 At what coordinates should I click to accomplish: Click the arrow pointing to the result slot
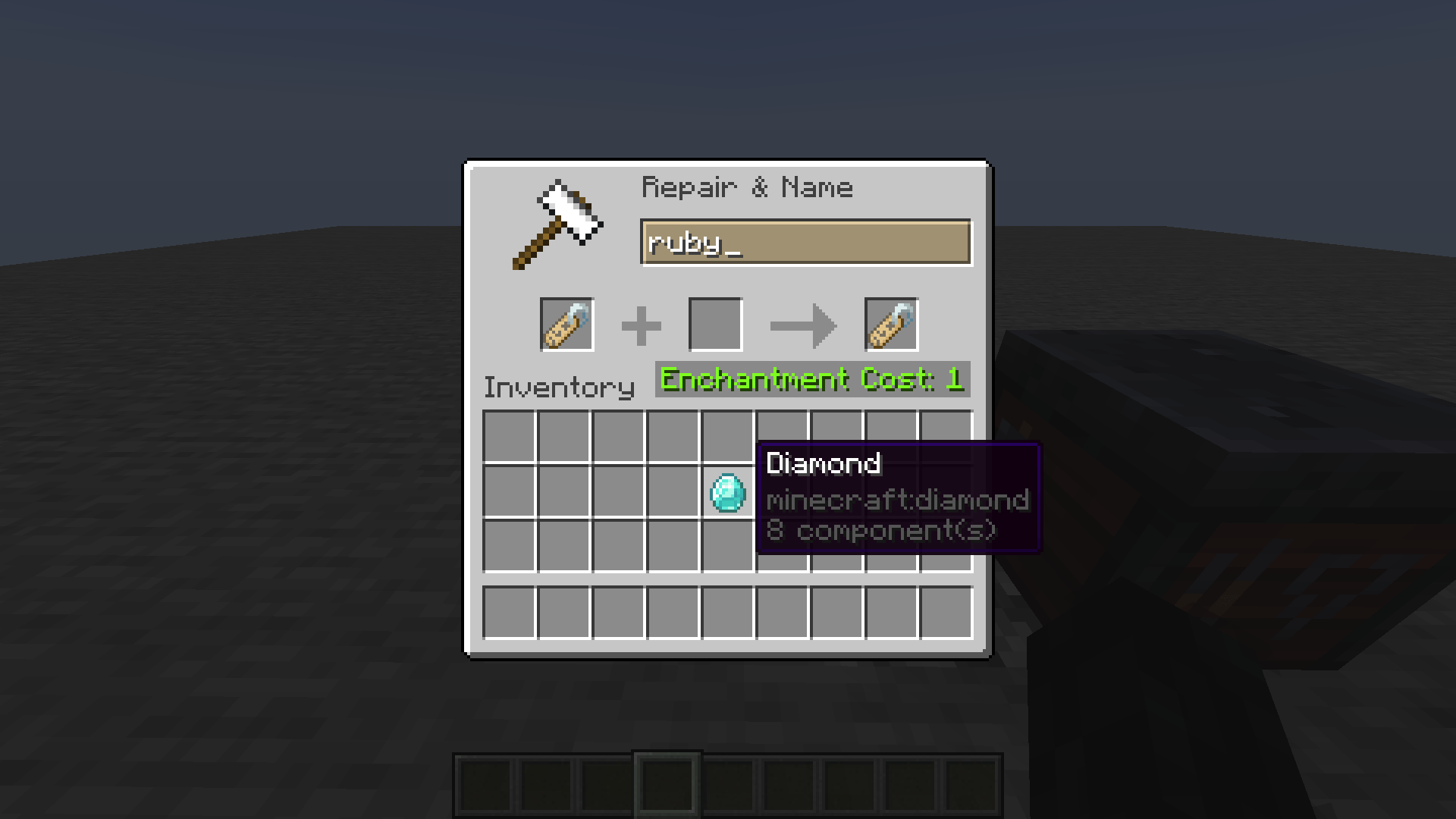pyautogui.click(x=804, y=324)
